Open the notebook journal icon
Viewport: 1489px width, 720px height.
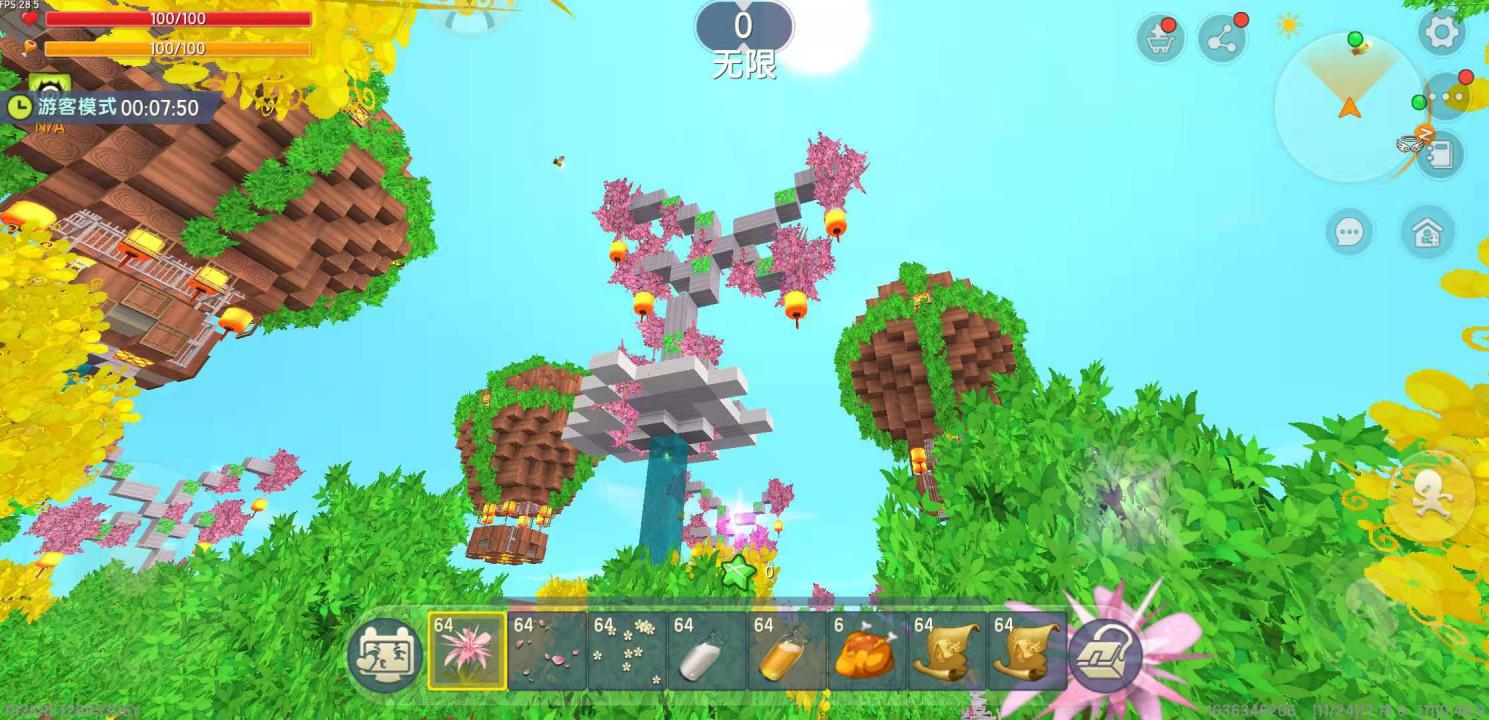pyautogui.click(x=1440, y=155)
